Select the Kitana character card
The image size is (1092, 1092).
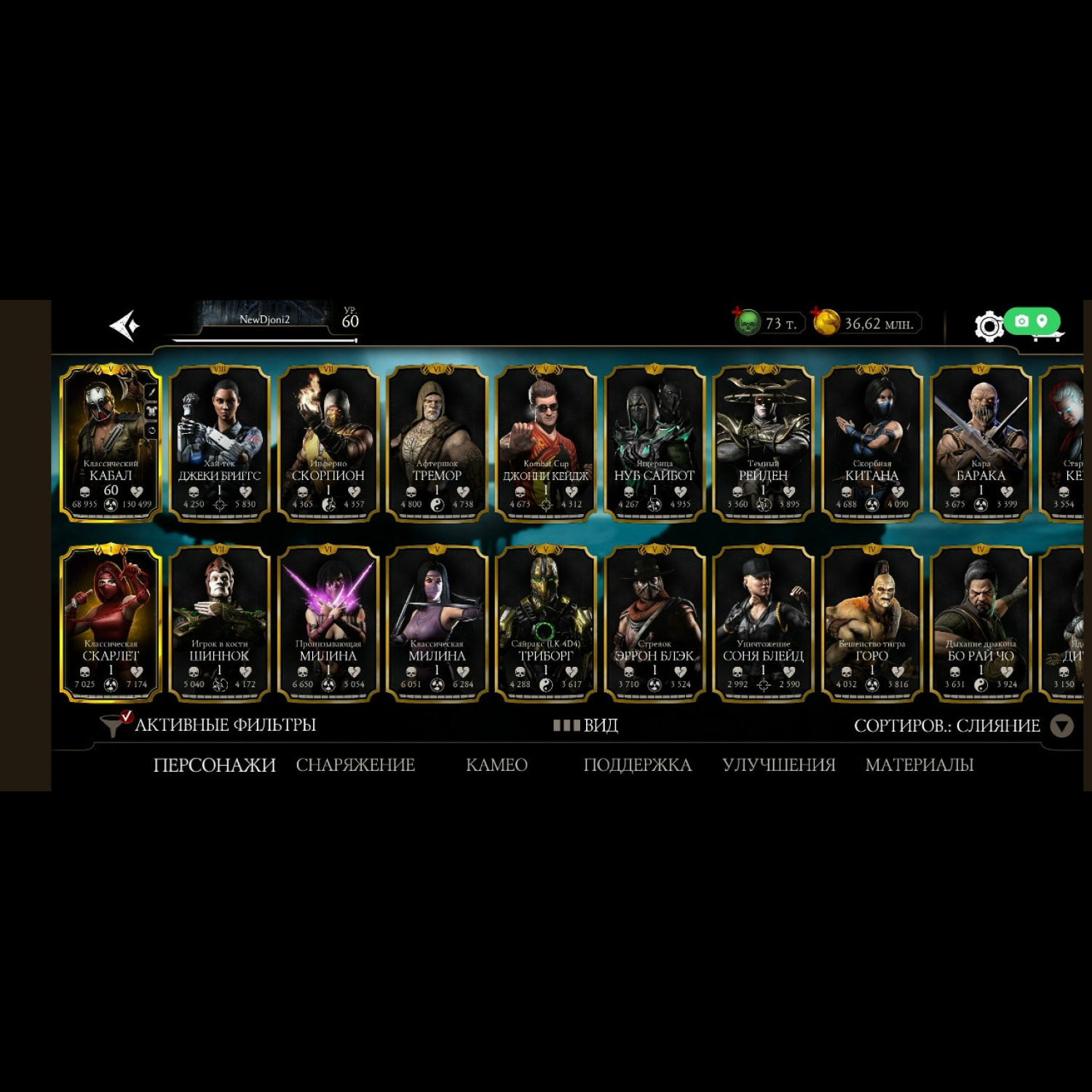tap(872, 443)
